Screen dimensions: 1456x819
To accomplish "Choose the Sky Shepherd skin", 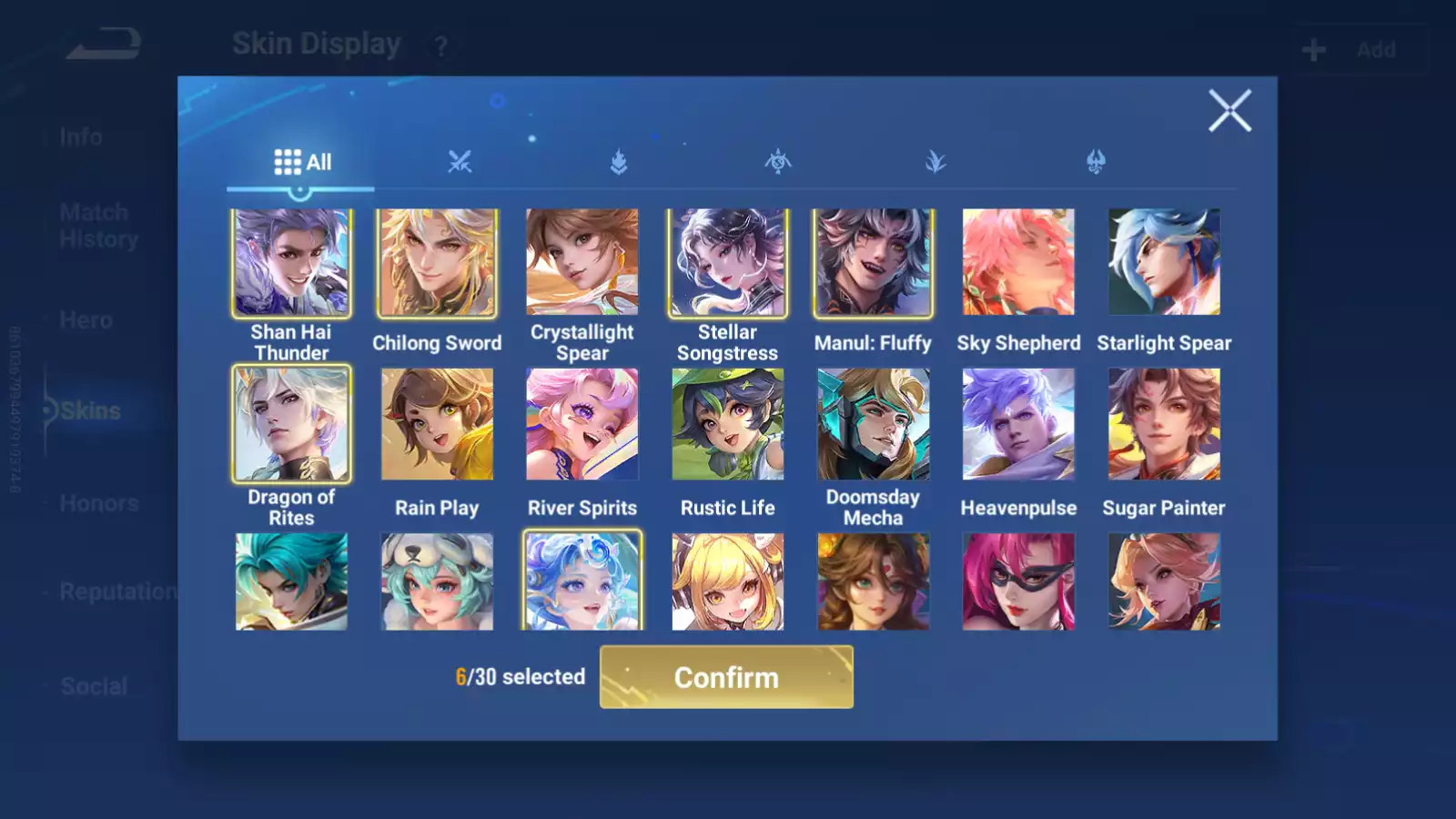I will click(1018, 263).
